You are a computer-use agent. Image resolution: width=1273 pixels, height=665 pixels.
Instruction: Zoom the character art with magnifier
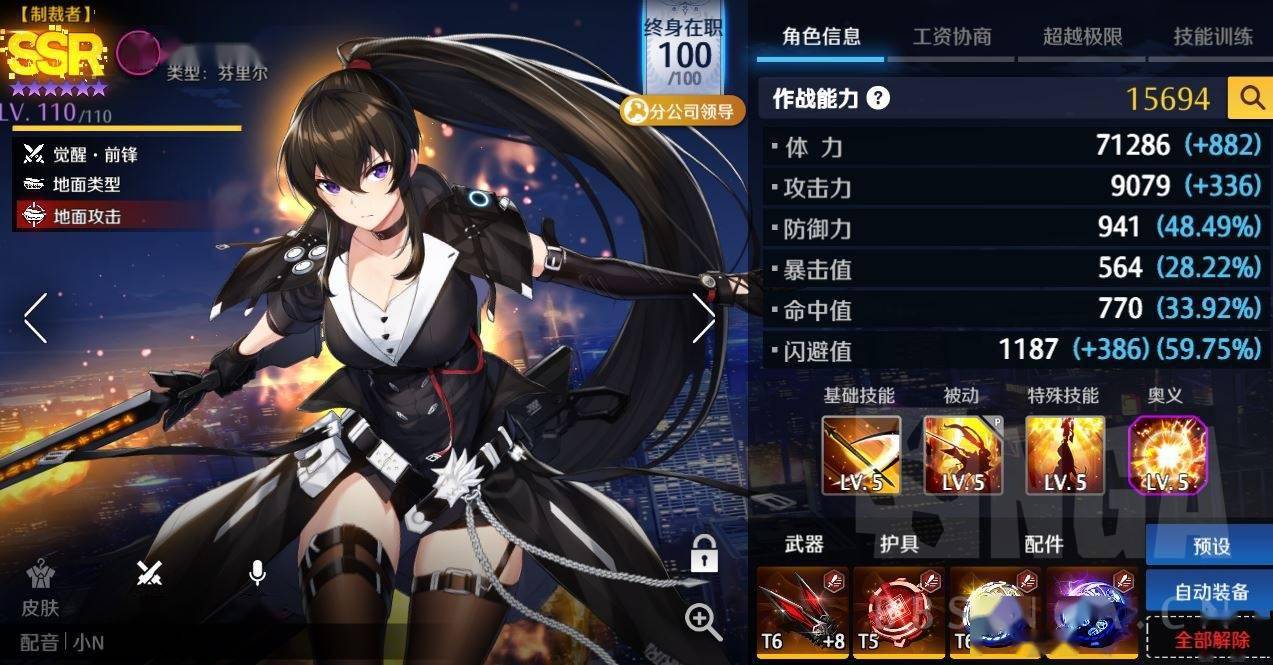coord(703,621)
